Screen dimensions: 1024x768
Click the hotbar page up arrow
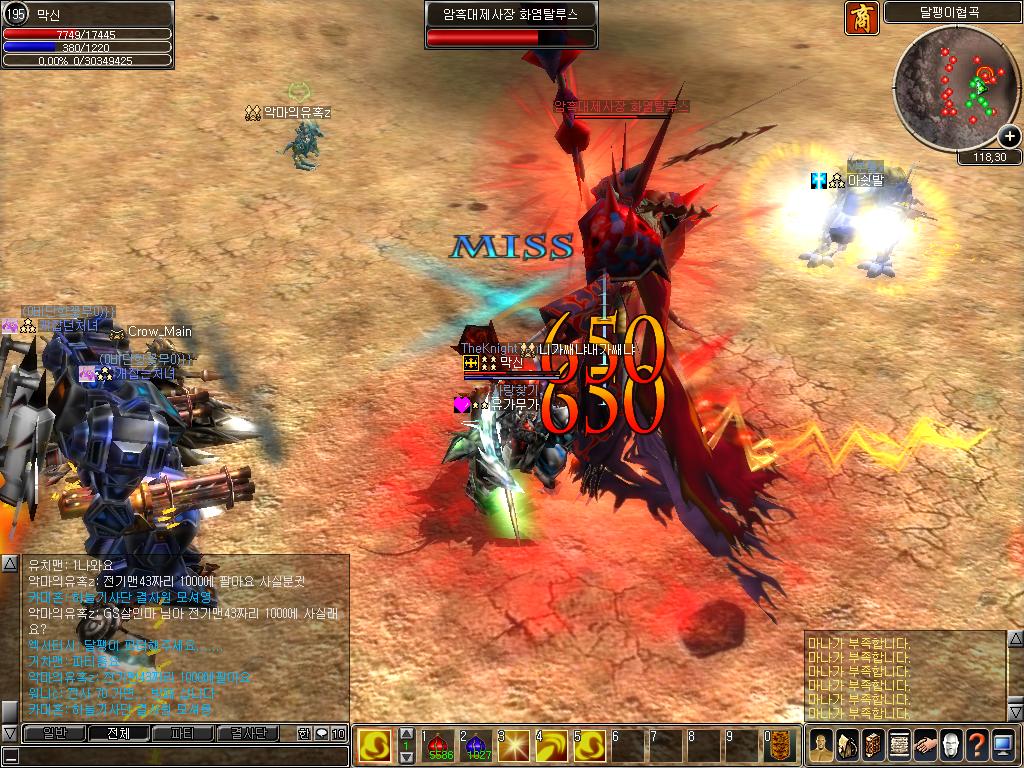point(406,734)
